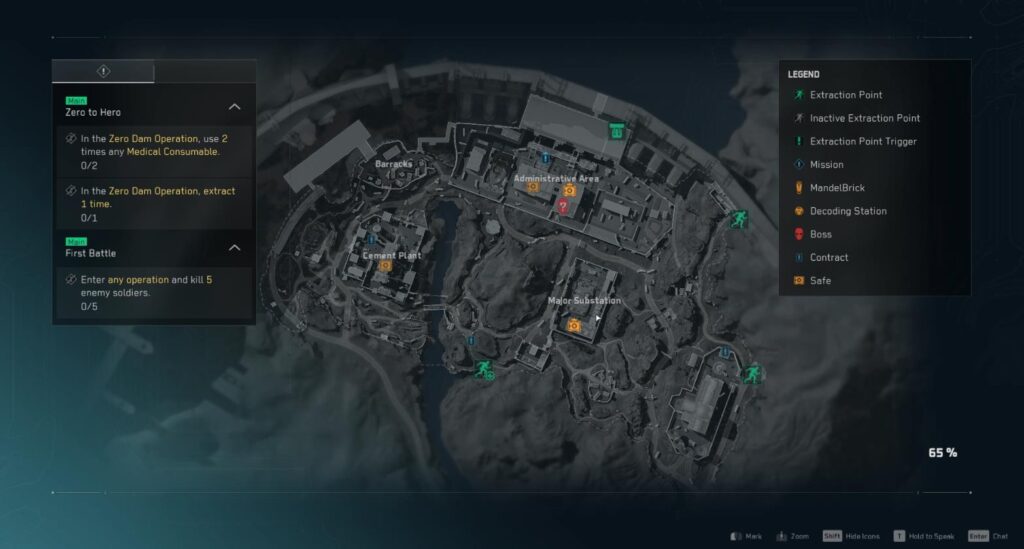1024x549 pixels.
Task: Toggle Decoding Station legend entry
Action: (x=848, y=211)
